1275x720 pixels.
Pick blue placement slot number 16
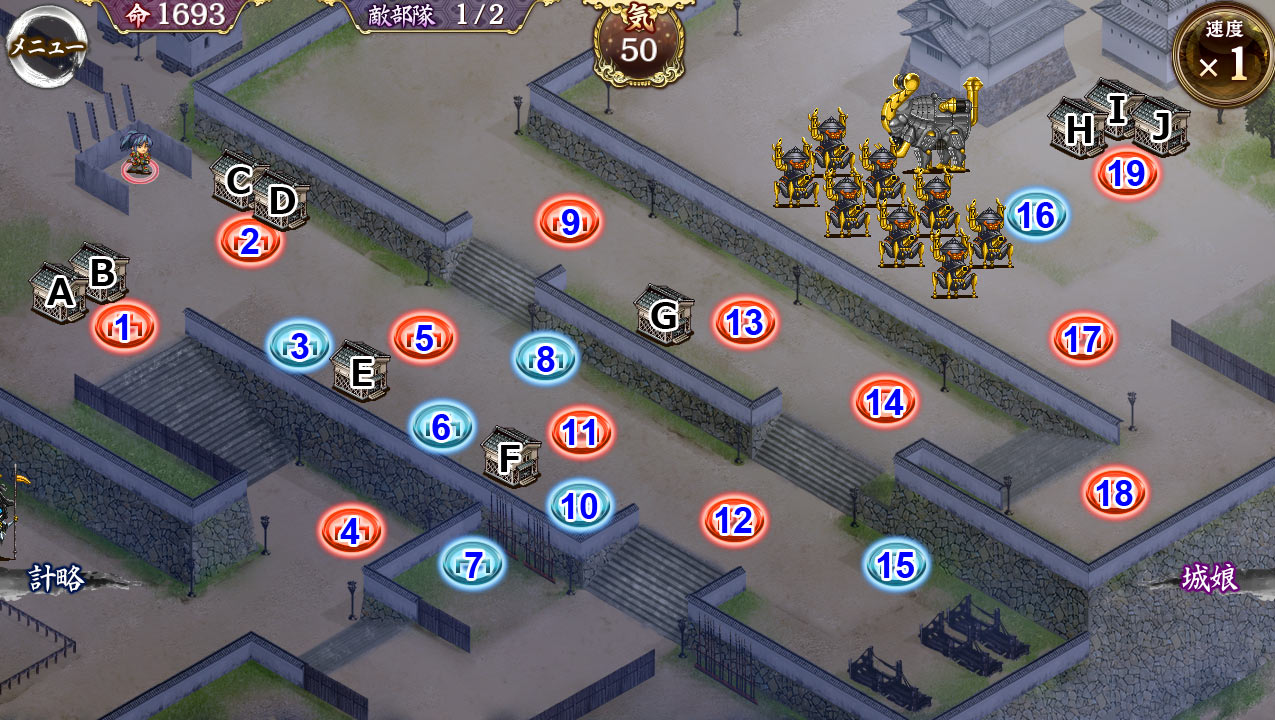click(1036, 215)
